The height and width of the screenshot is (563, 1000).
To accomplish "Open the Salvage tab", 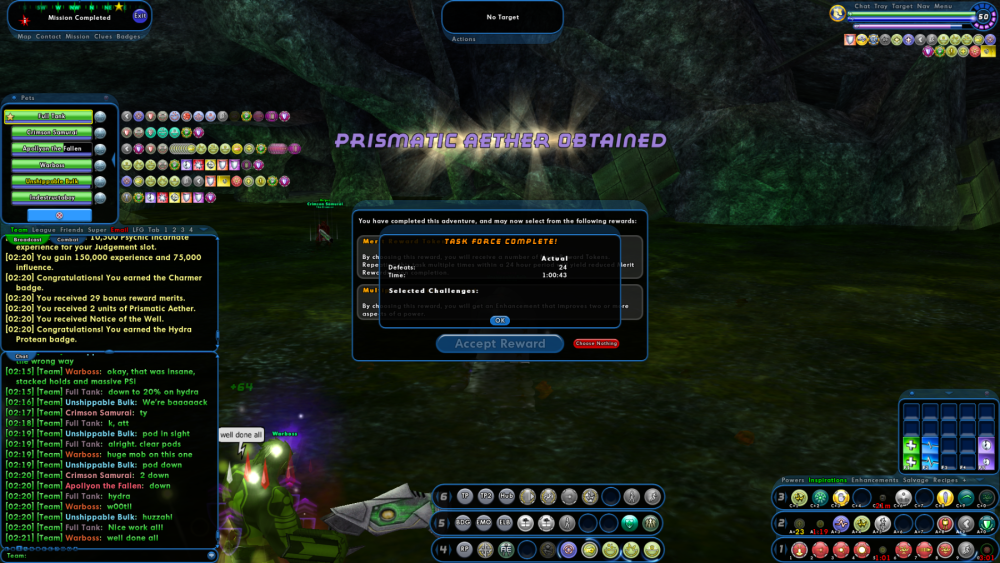I will pos(917,480).
